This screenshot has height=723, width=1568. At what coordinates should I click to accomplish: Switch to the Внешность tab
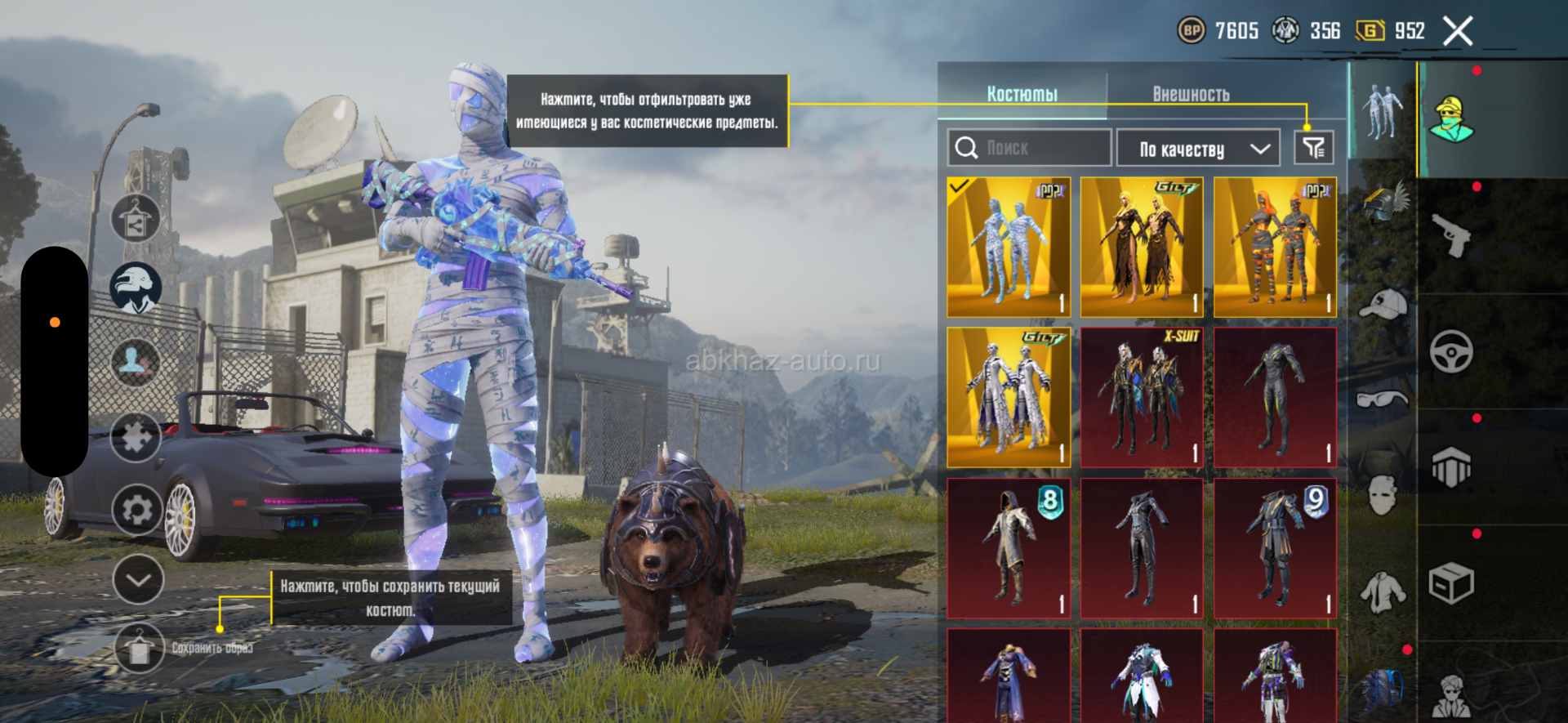[1191, 95]
